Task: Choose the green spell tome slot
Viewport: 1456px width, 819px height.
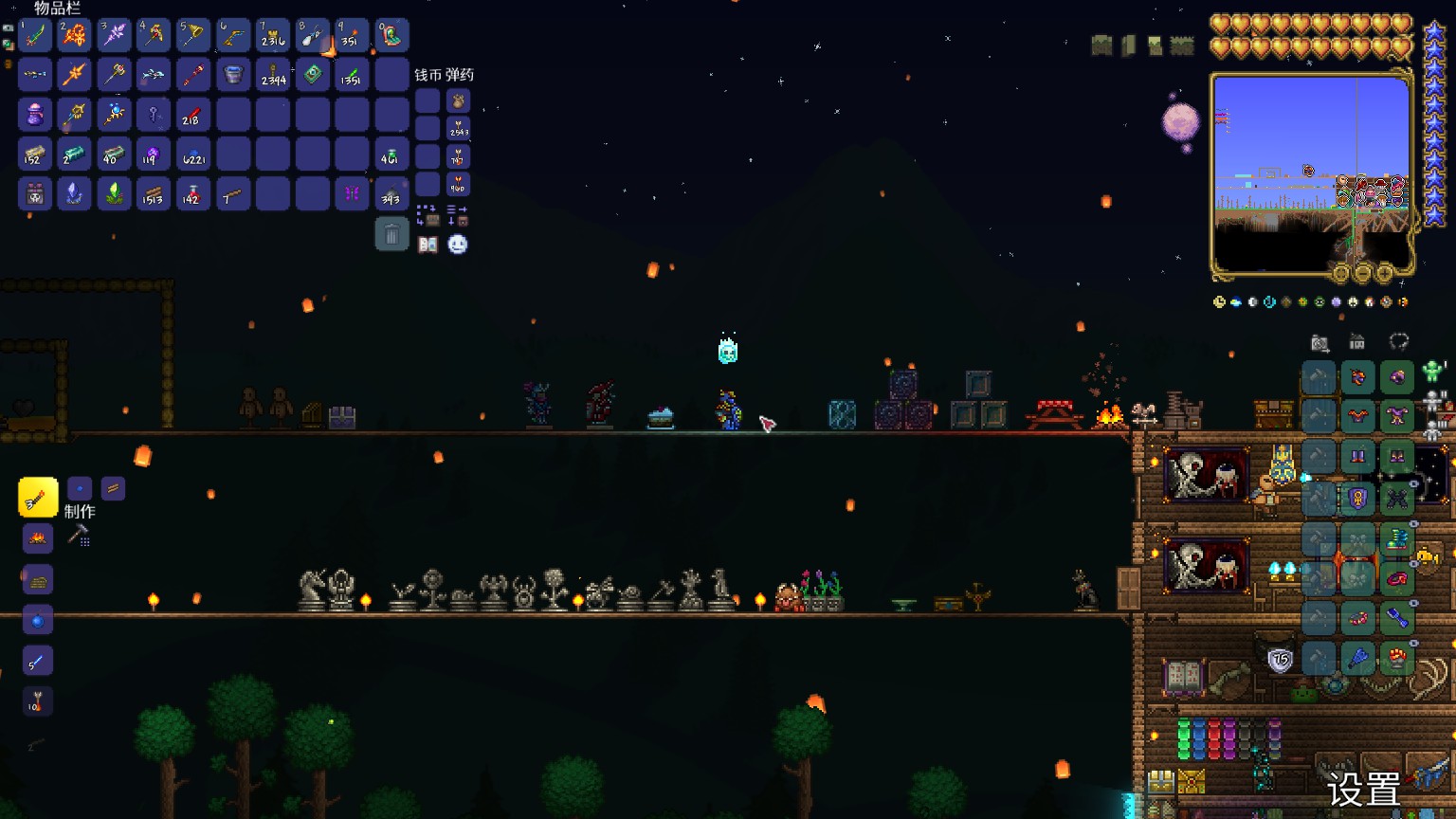Action: click(312, 75)
